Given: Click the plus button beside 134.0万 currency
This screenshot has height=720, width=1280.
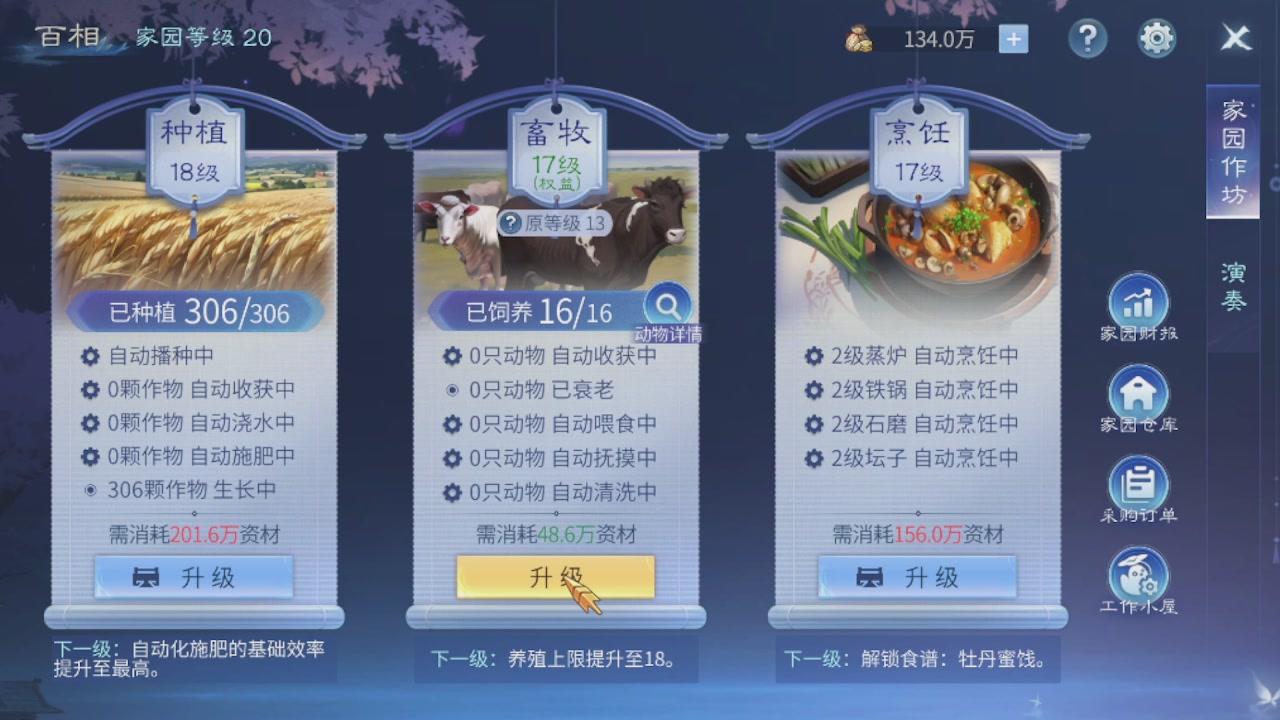Looking at the screenshot, I should coord(1014,39).
